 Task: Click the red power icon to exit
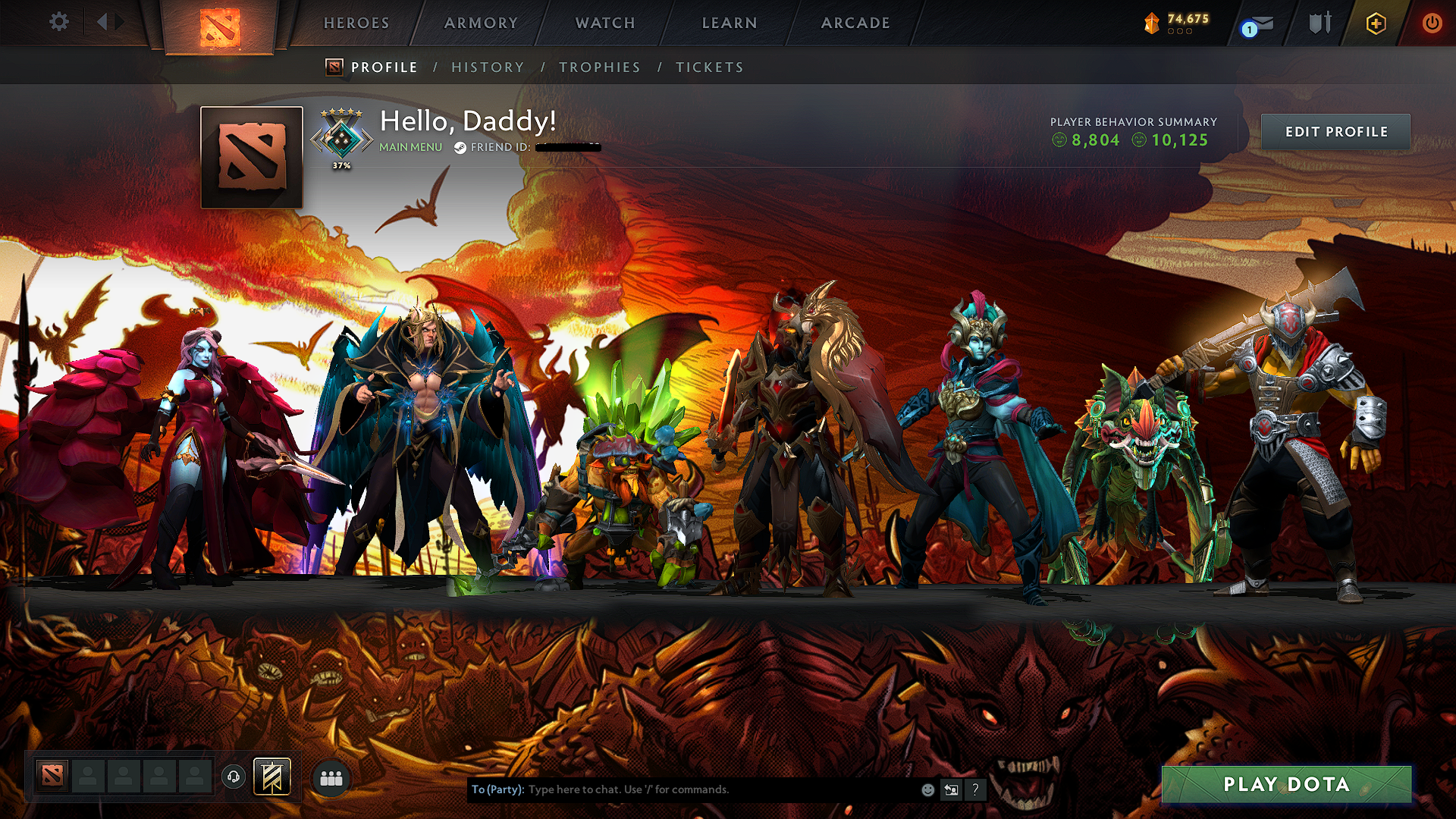(1432, 23)
